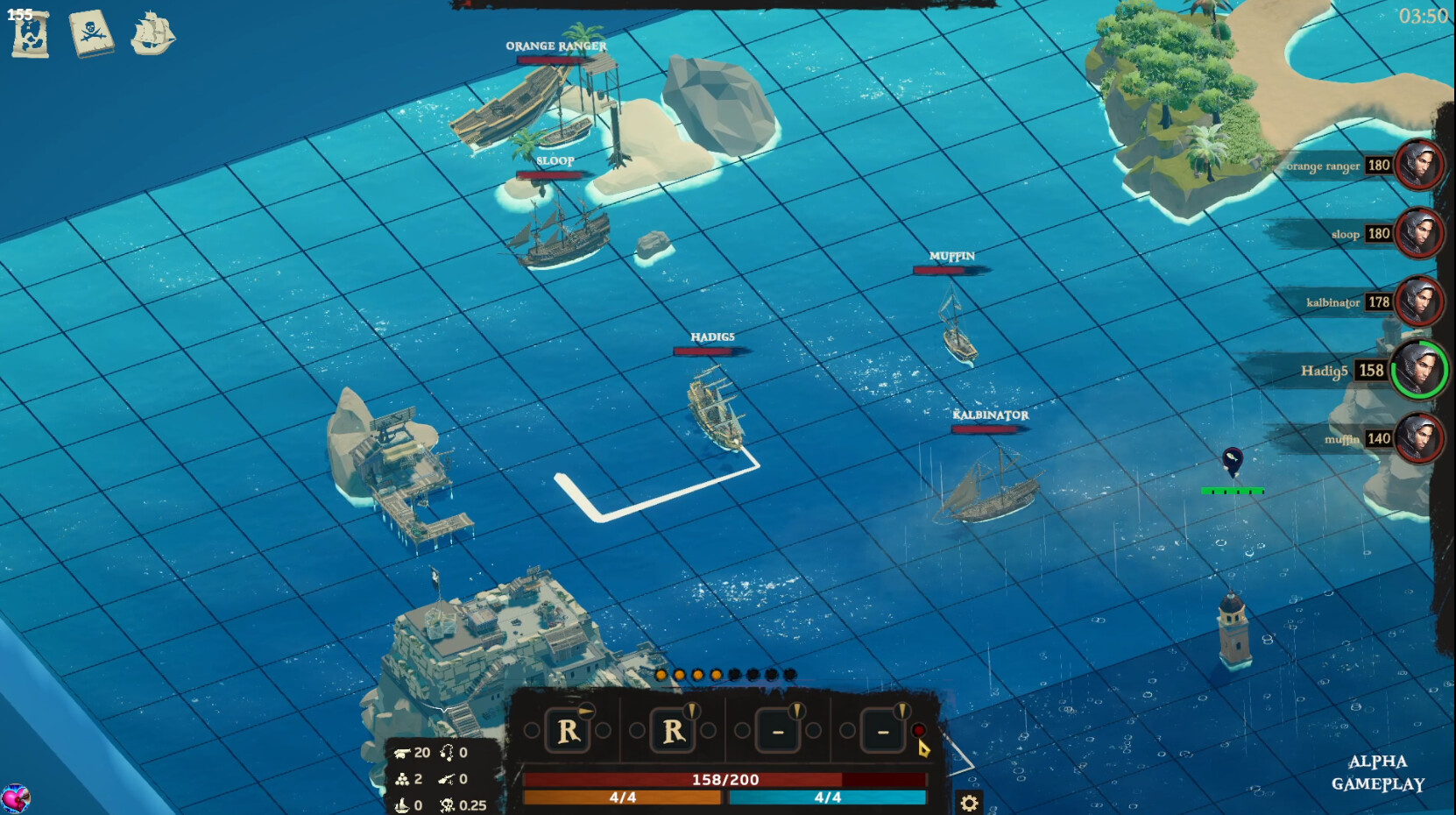
Task: Click the third empty weapon slot
Action: (776, 732)
